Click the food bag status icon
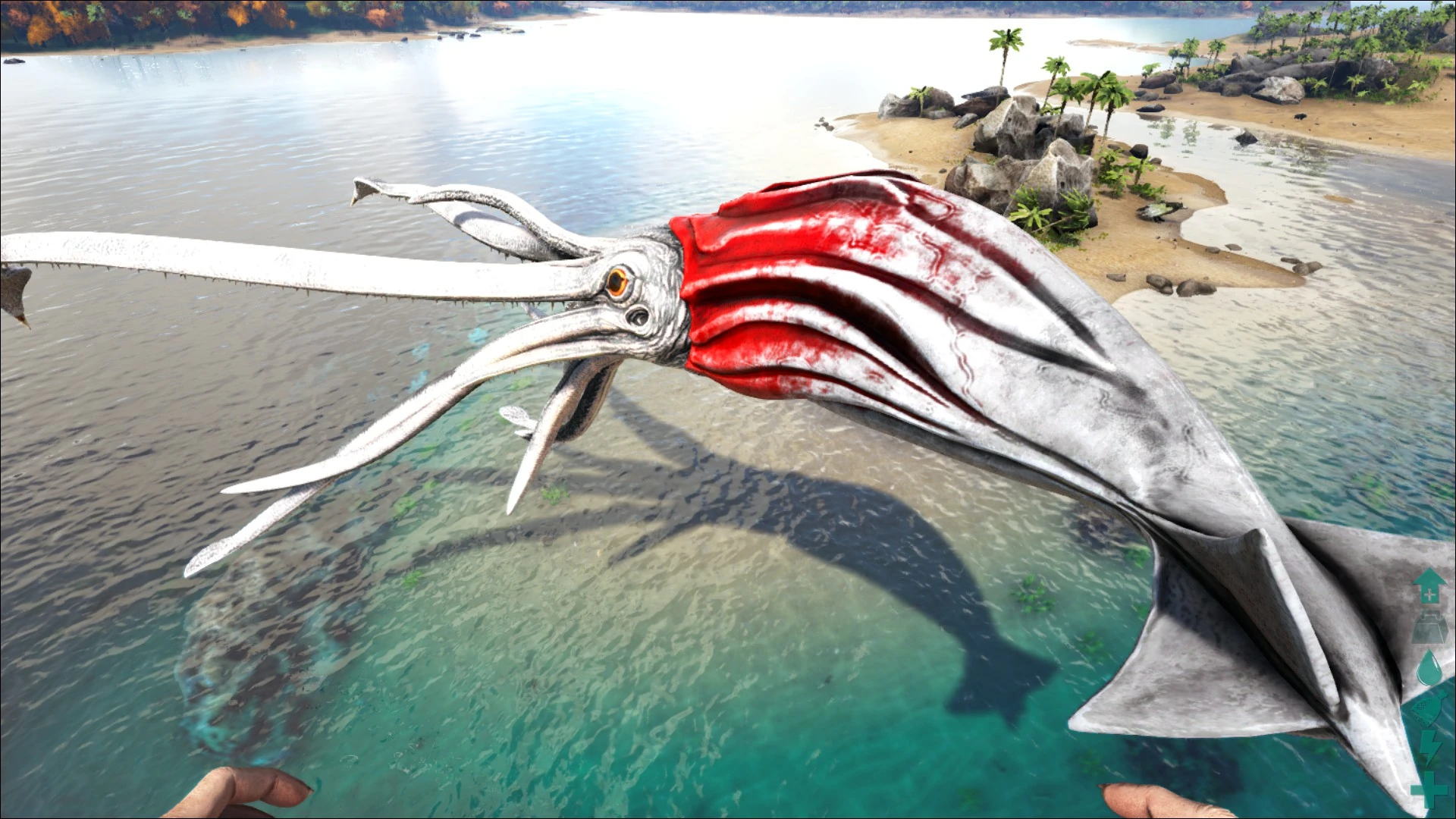 (x=1429, y=709)
